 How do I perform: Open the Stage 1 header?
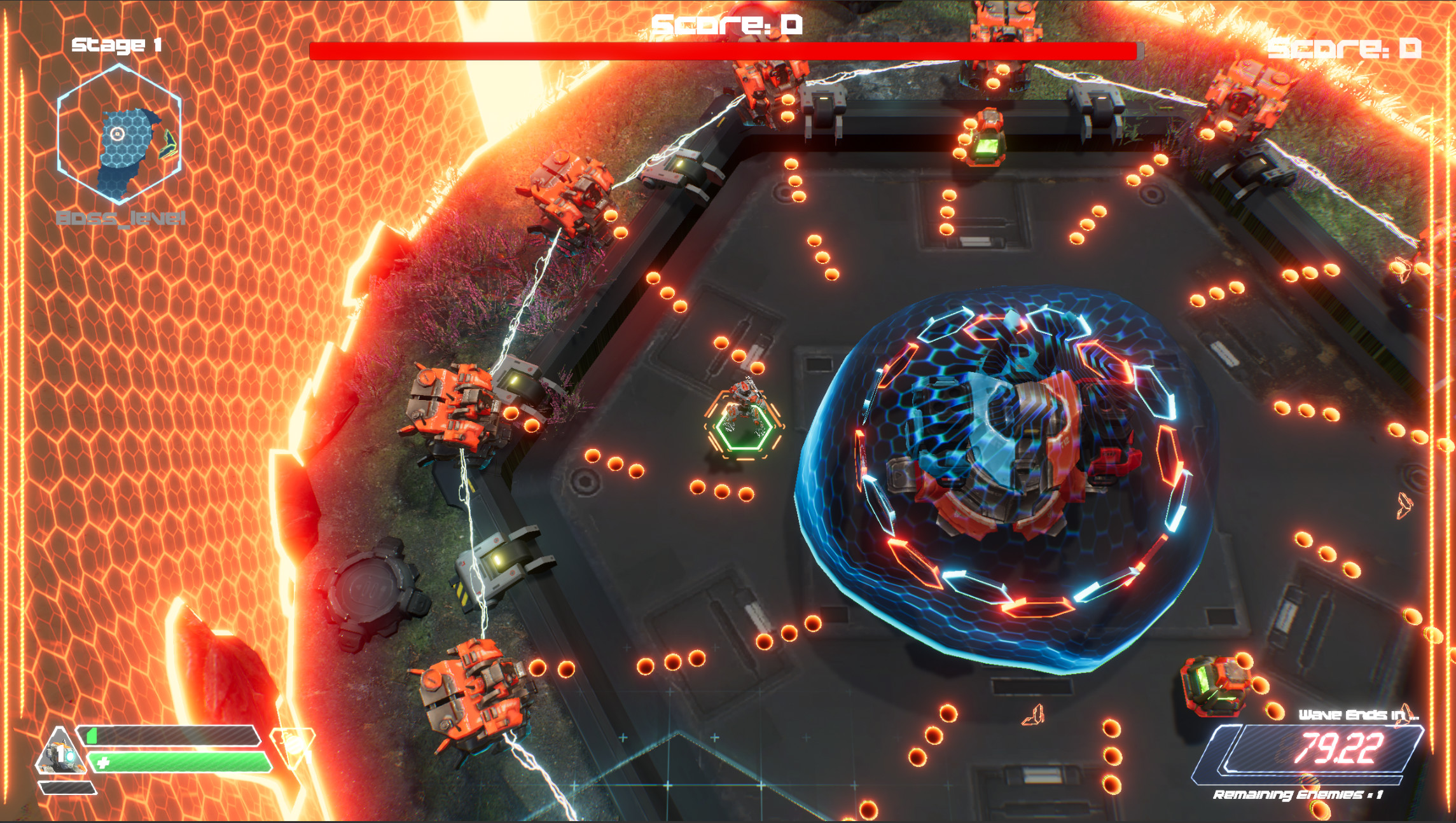(x=118, y=45)
